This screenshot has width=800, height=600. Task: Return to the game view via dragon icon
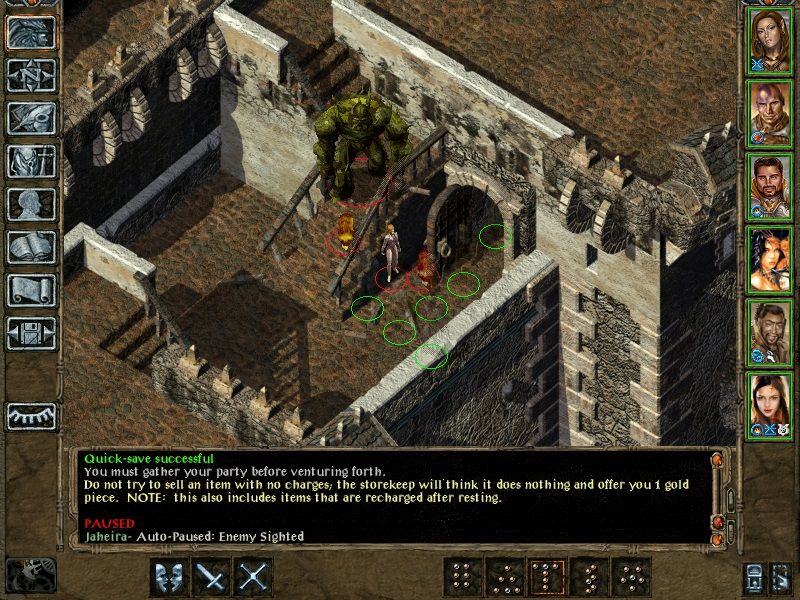pos(31,32)
